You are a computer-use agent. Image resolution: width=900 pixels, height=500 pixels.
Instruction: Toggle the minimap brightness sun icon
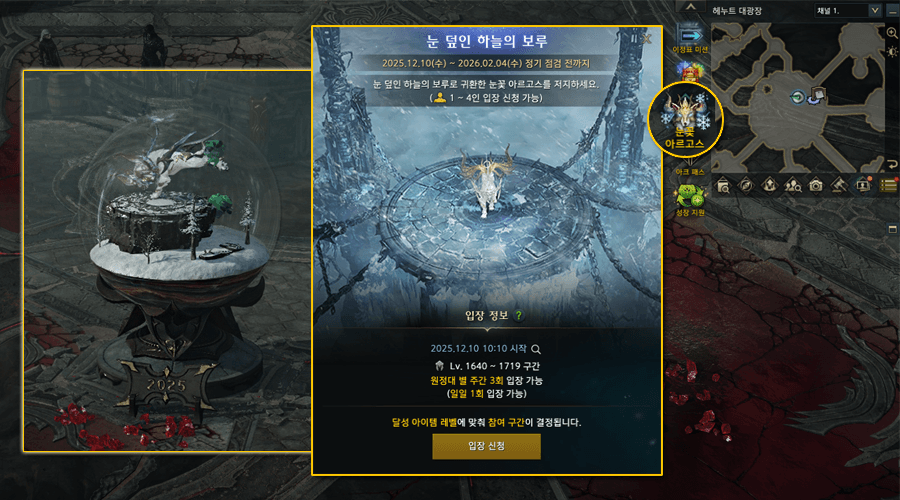pos(892,51)
